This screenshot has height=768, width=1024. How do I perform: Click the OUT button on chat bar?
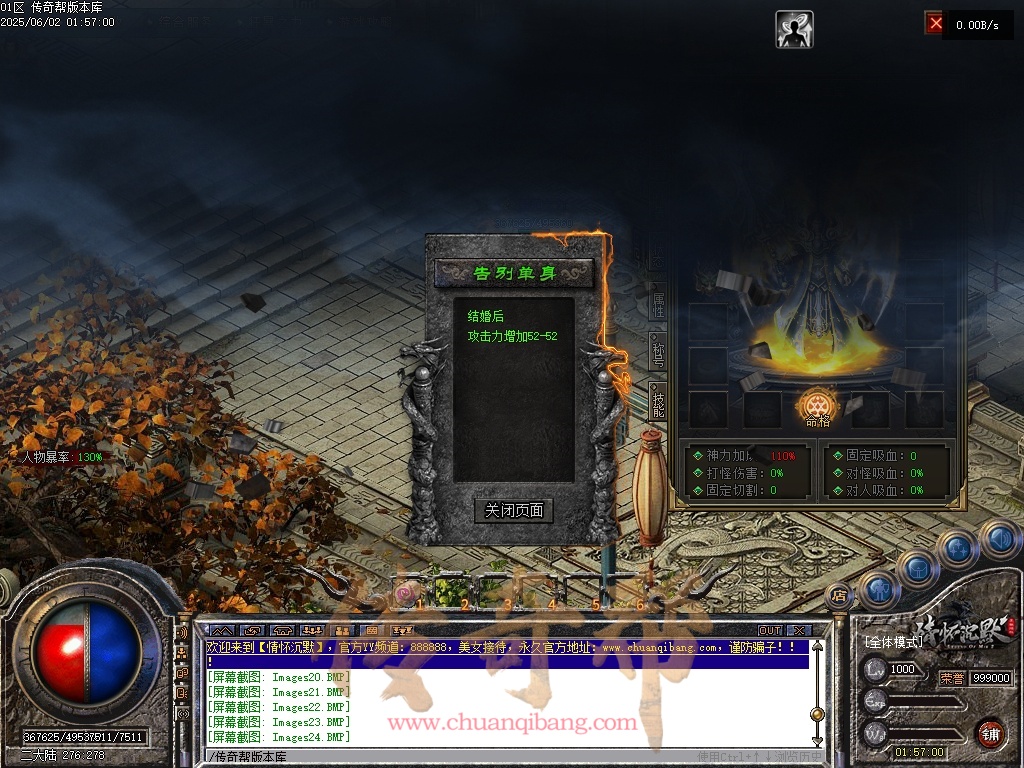[769, 630]
